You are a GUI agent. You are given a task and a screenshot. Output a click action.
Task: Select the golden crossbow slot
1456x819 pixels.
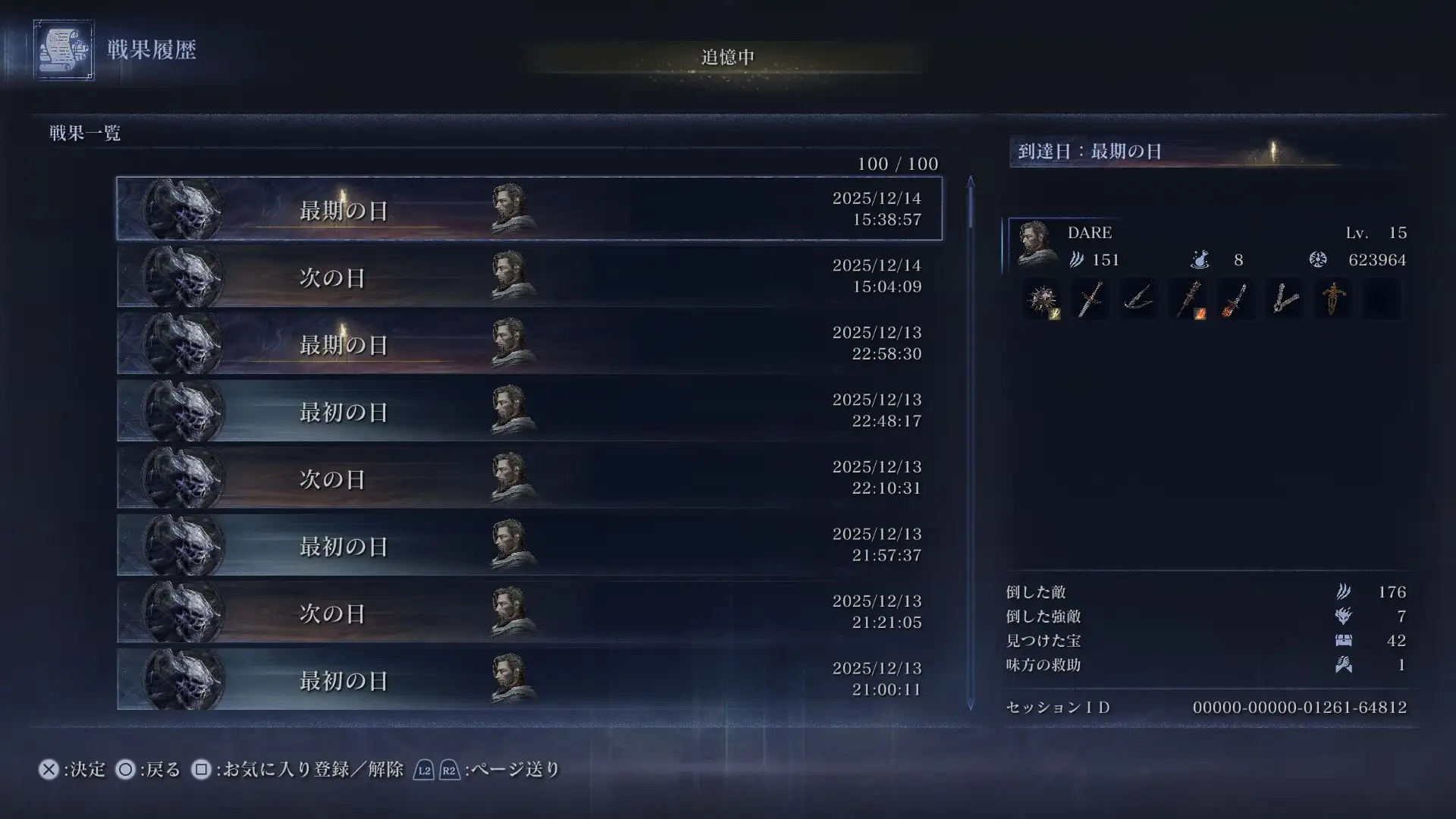(x=1332, y=300)
